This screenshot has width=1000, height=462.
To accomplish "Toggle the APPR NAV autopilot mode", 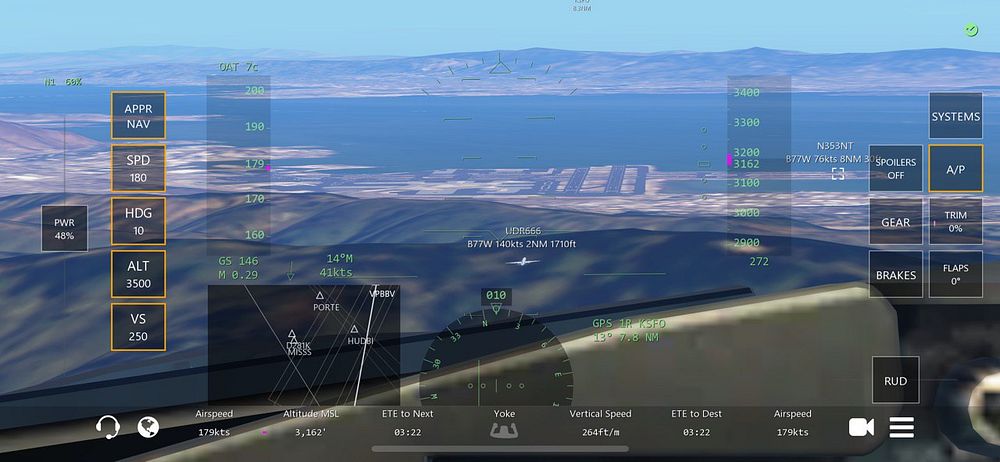I will click(x=138, y=116).
